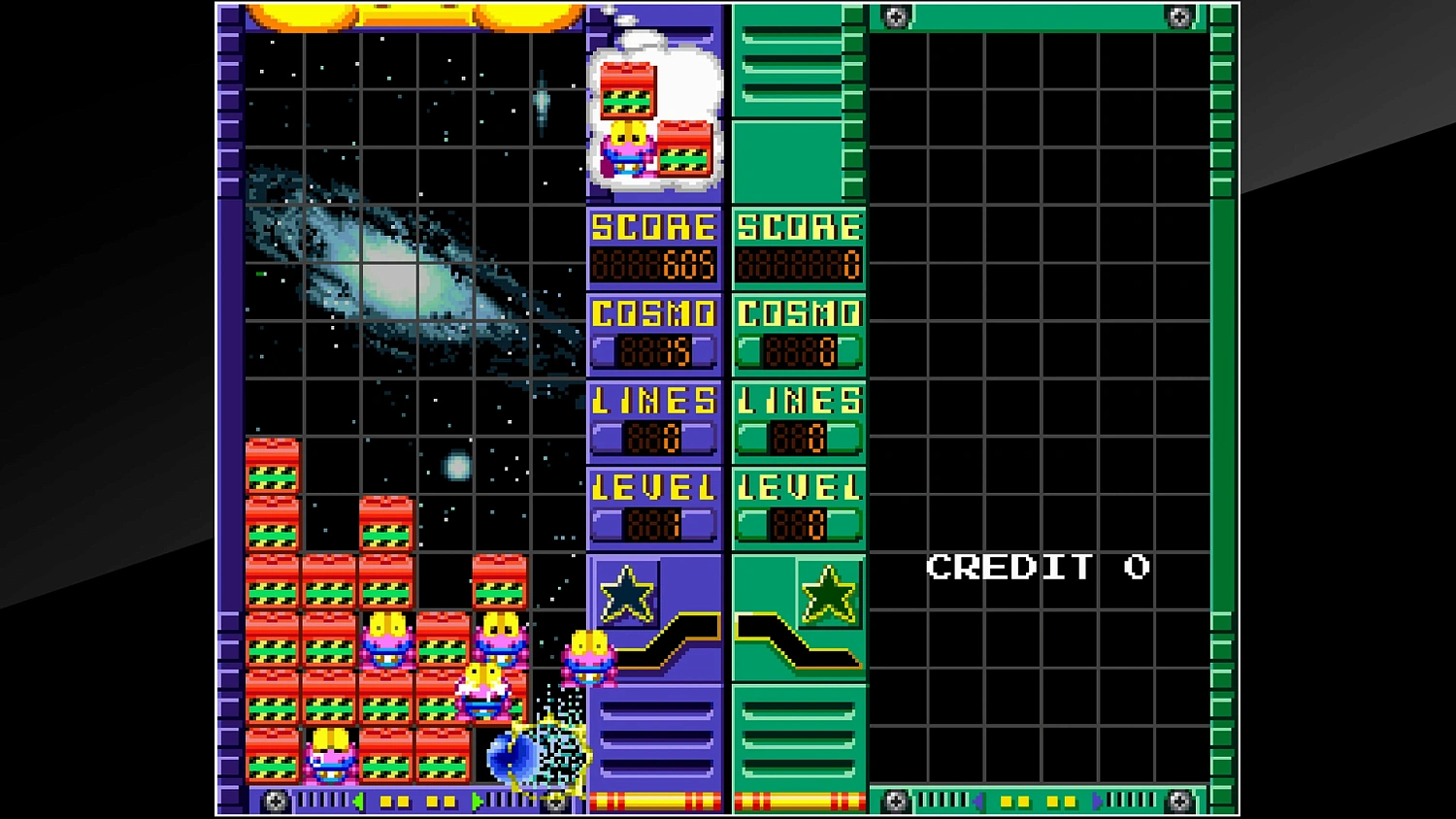This screenshot has height=819, width=1456.
Task: Toggle the left green arrow on the bottom bar
Action: [x=360, y=801]
